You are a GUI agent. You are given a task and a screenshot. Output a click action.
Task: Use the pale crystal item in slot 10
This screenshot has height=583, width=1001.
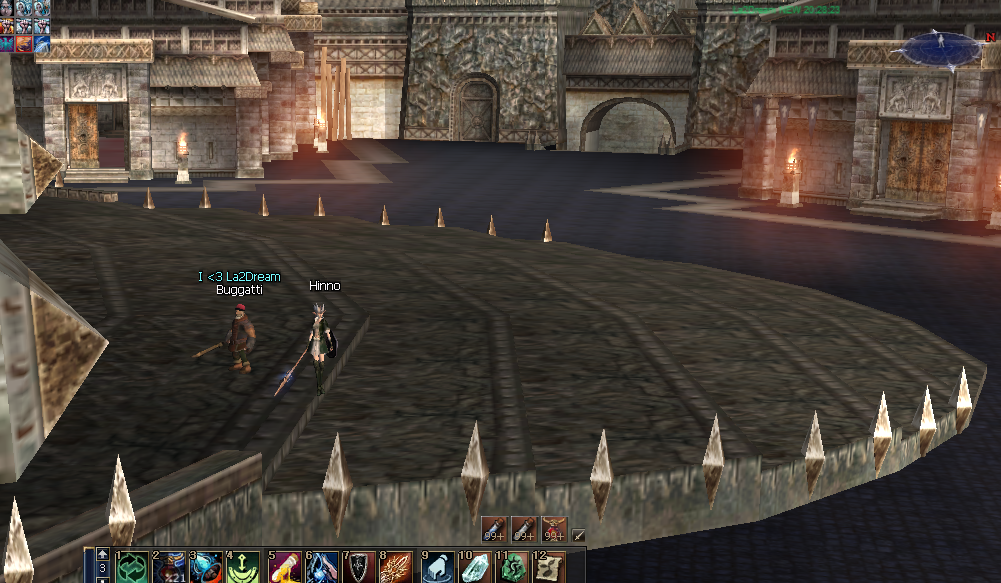click(474, 567)
